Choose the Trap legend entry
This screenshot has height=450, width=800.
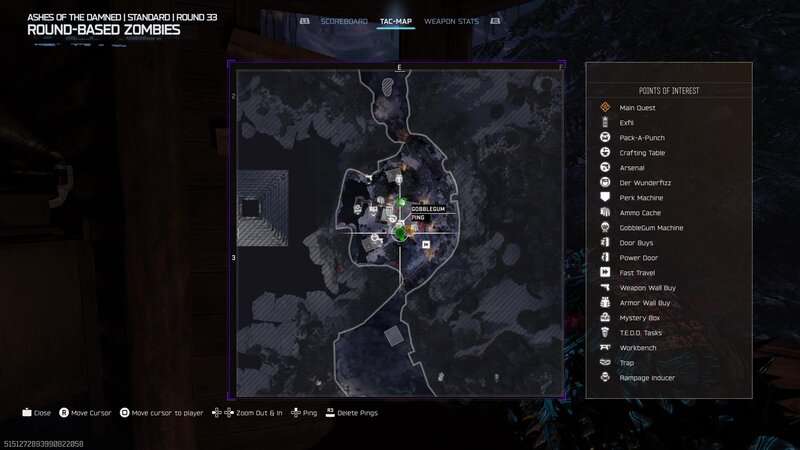click(627, 363)
